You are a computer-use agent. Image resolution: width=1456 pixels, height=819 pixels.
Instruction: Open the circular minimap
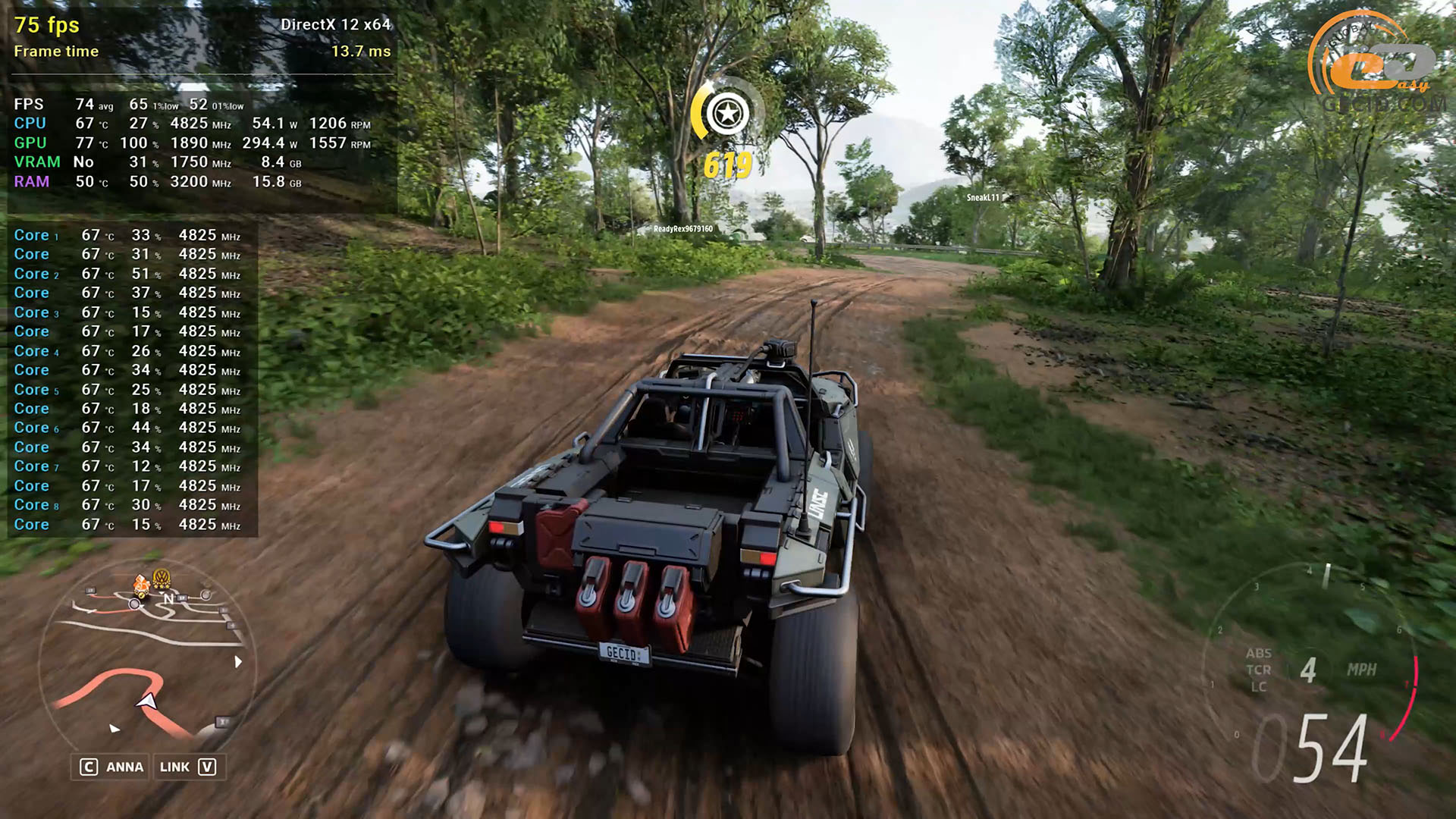click(148, 660)
